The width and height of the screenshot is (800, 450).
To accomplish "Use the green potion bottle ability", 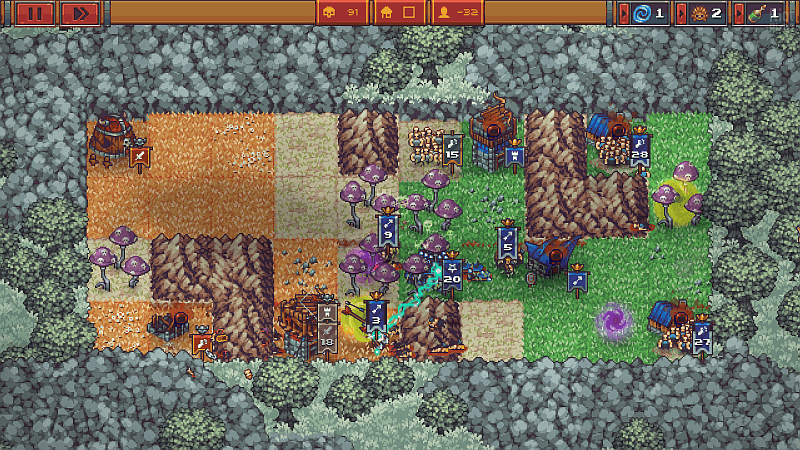I will coord(762,13).
